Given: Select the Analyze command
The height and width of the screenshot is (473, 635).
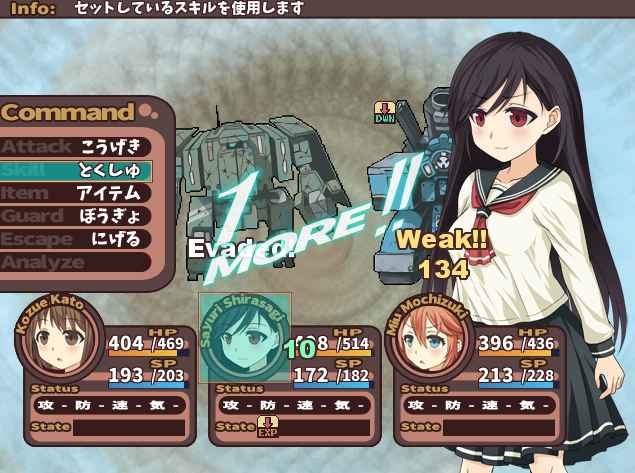Looking at the screenshot, I should pyautogui.click(x=76, y=262).
